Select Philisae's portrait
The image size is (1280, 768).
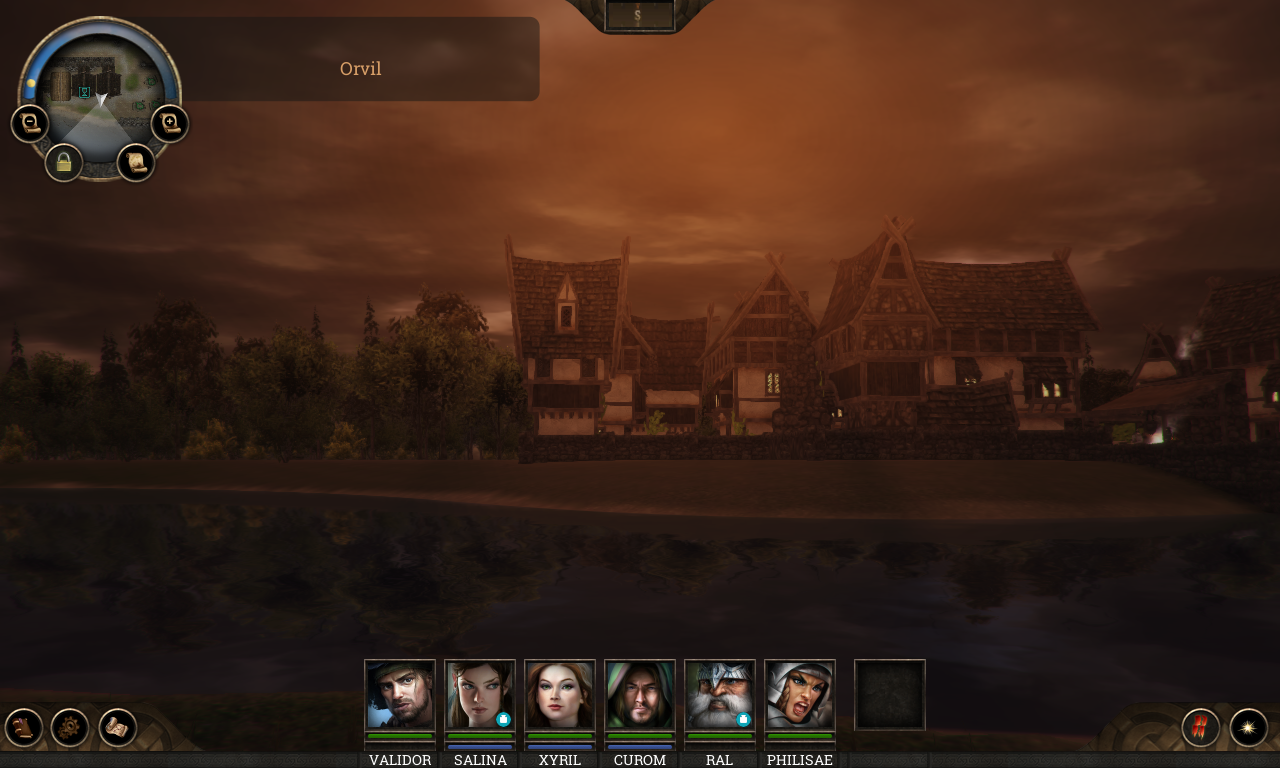(799, 694)
